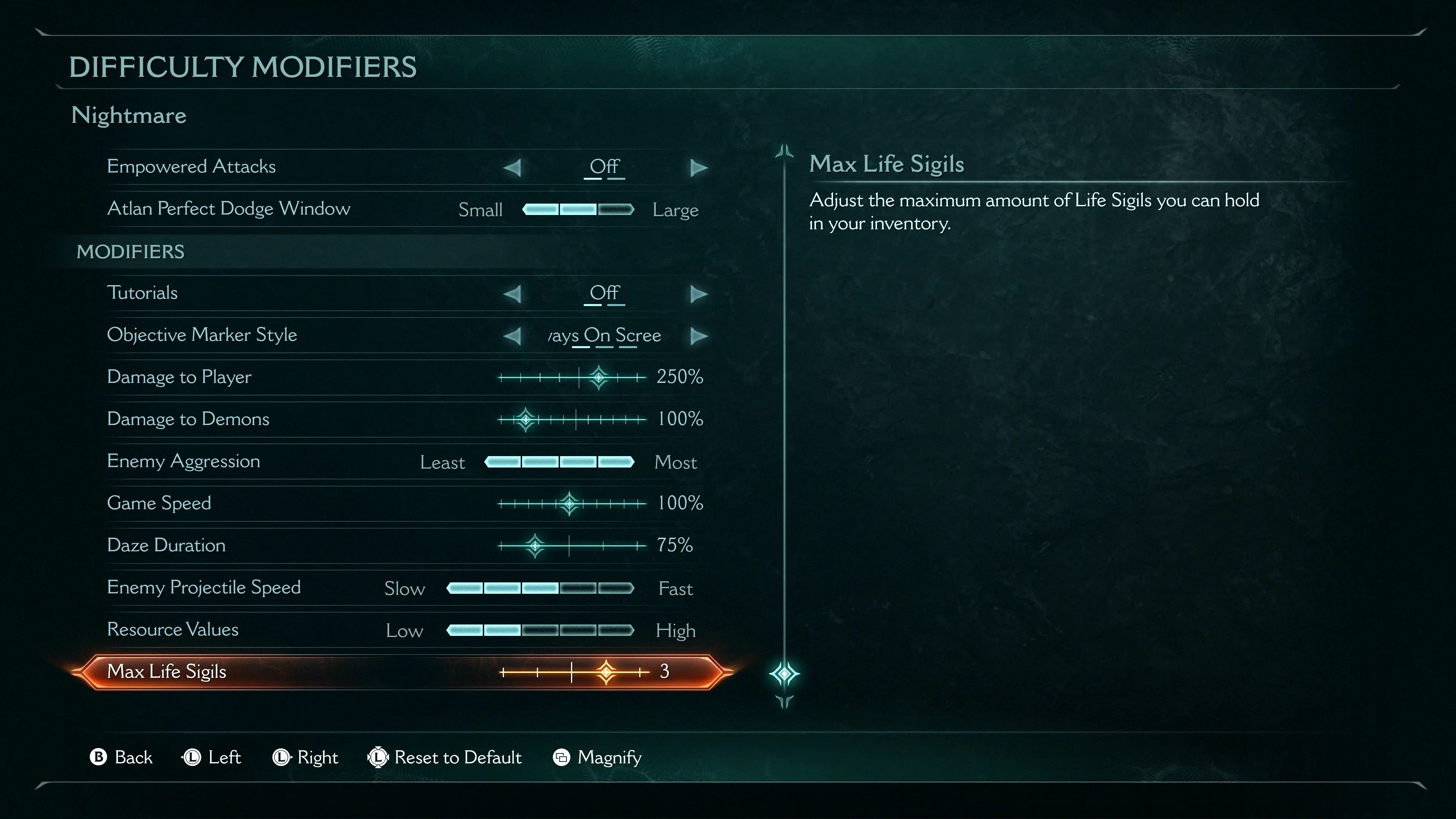Click the Back option

[121, 758]
